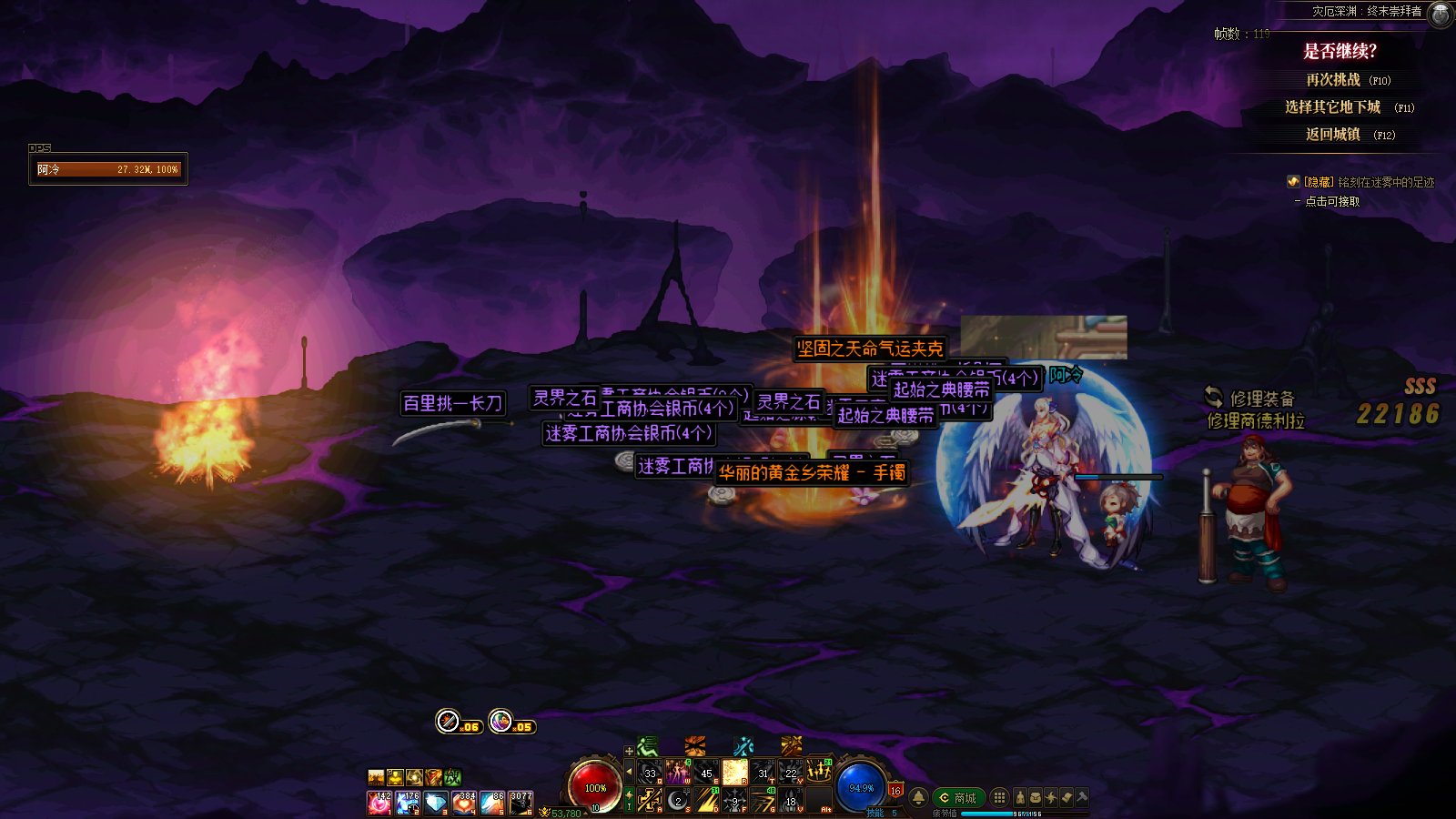Open the character info figure icon
Viewport: 1456px width, 819px height.
(x=1019, y=798)
